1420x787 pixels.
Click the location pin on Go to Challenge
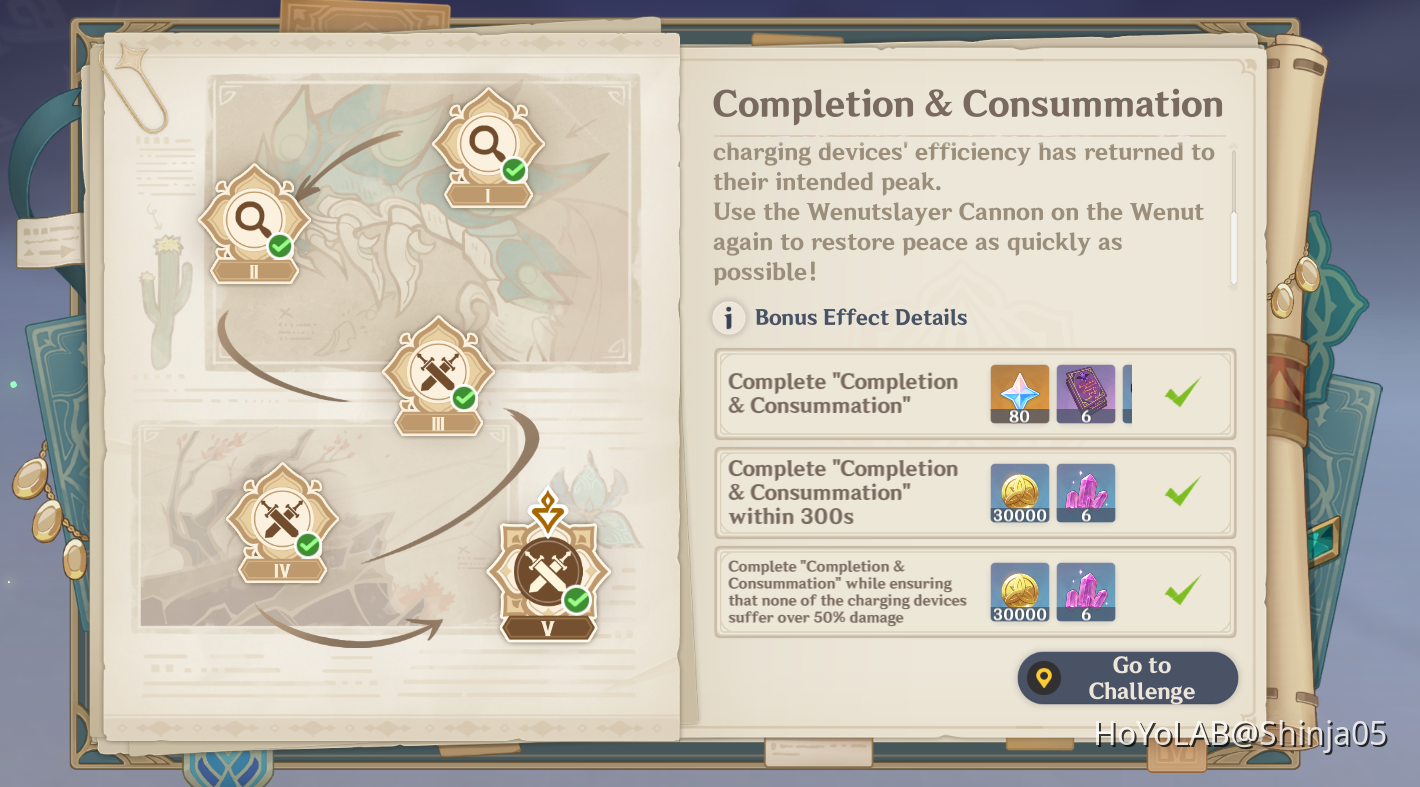click(1044, 677)
